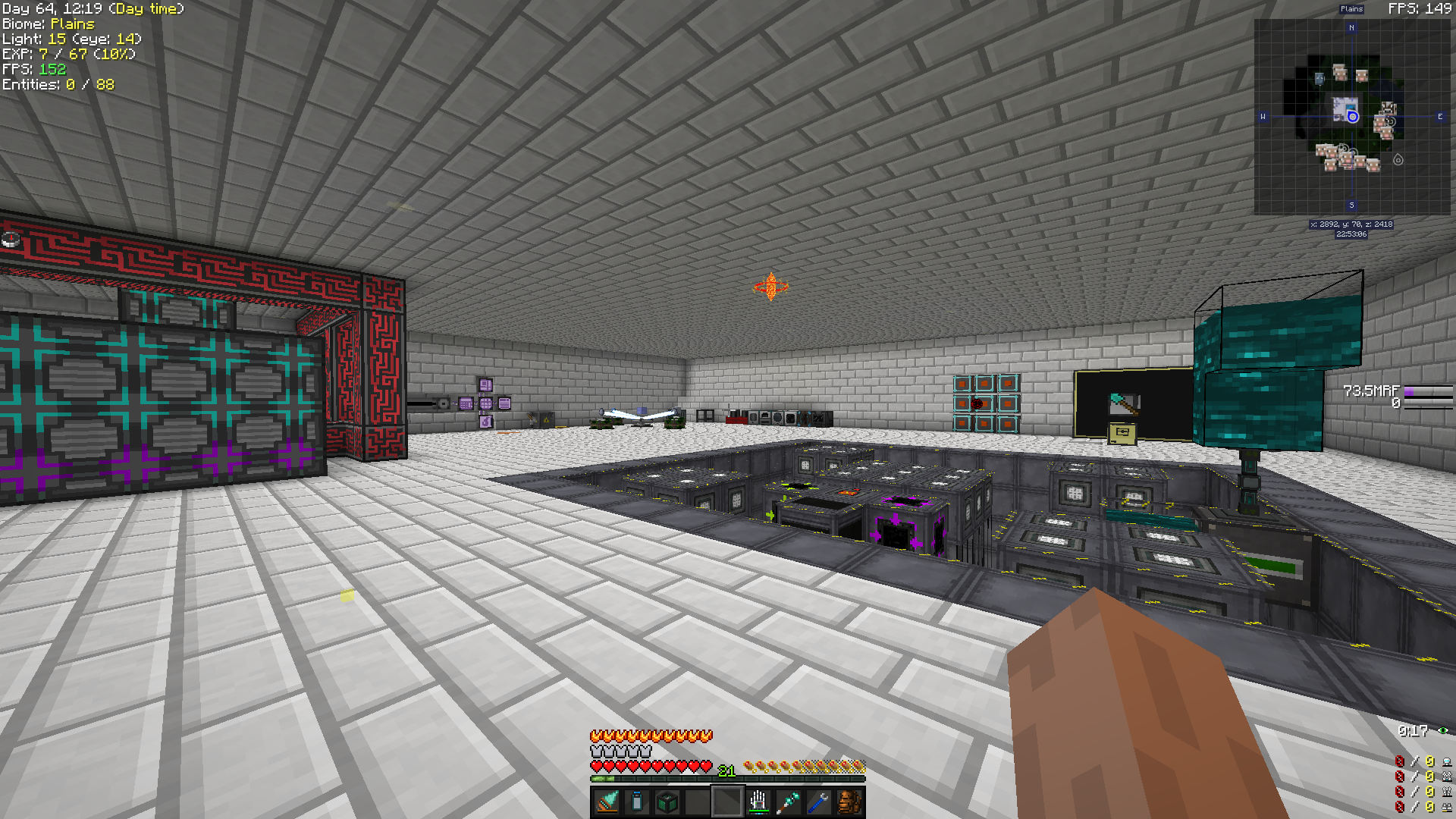Click the Plains label above the minimap
The image size is (1456, 819).
pyautogui.click(x=1353, y=9)
